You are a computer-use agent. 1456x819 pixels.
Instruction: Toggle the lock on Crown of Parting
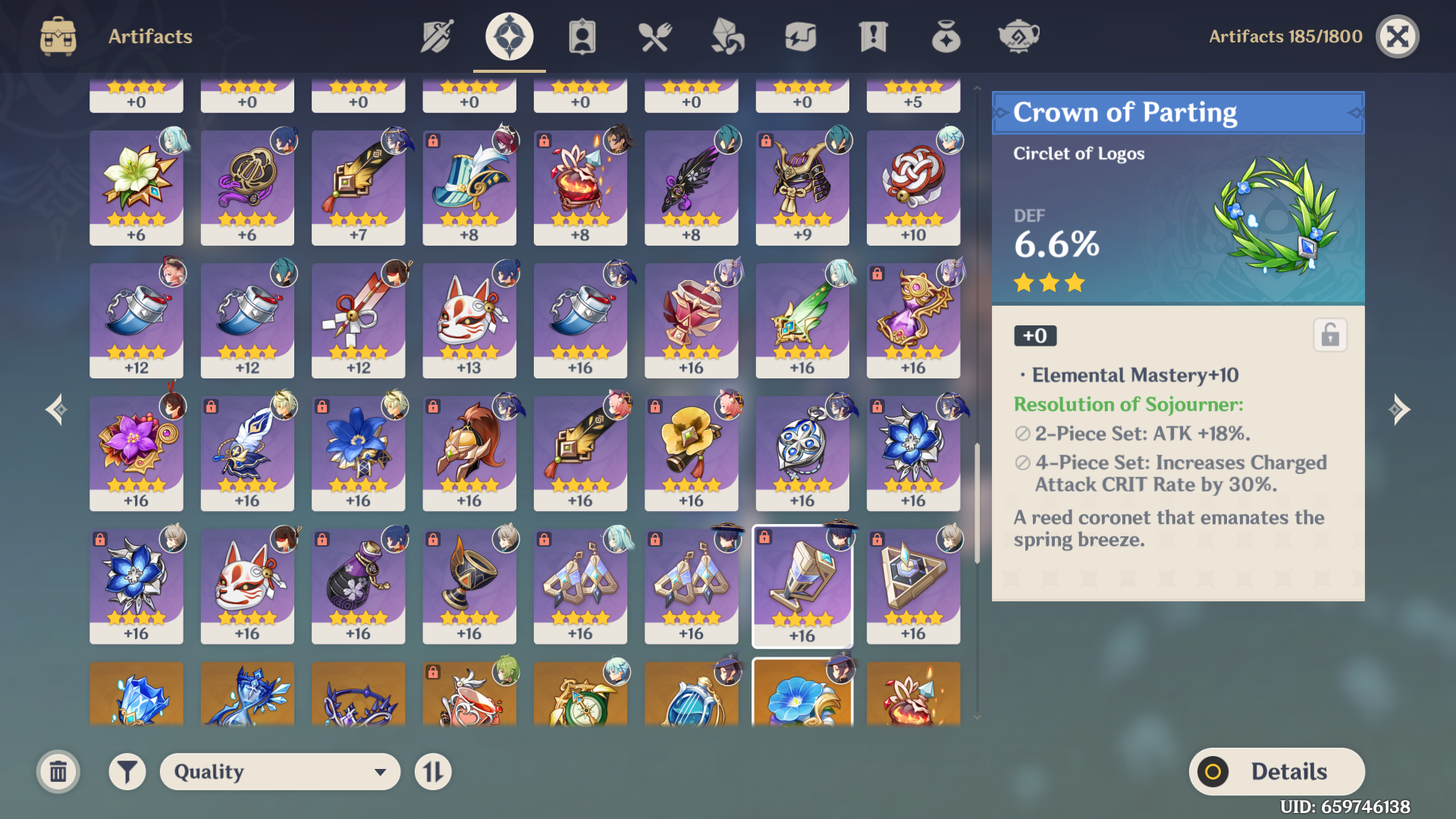(1331, 335)
